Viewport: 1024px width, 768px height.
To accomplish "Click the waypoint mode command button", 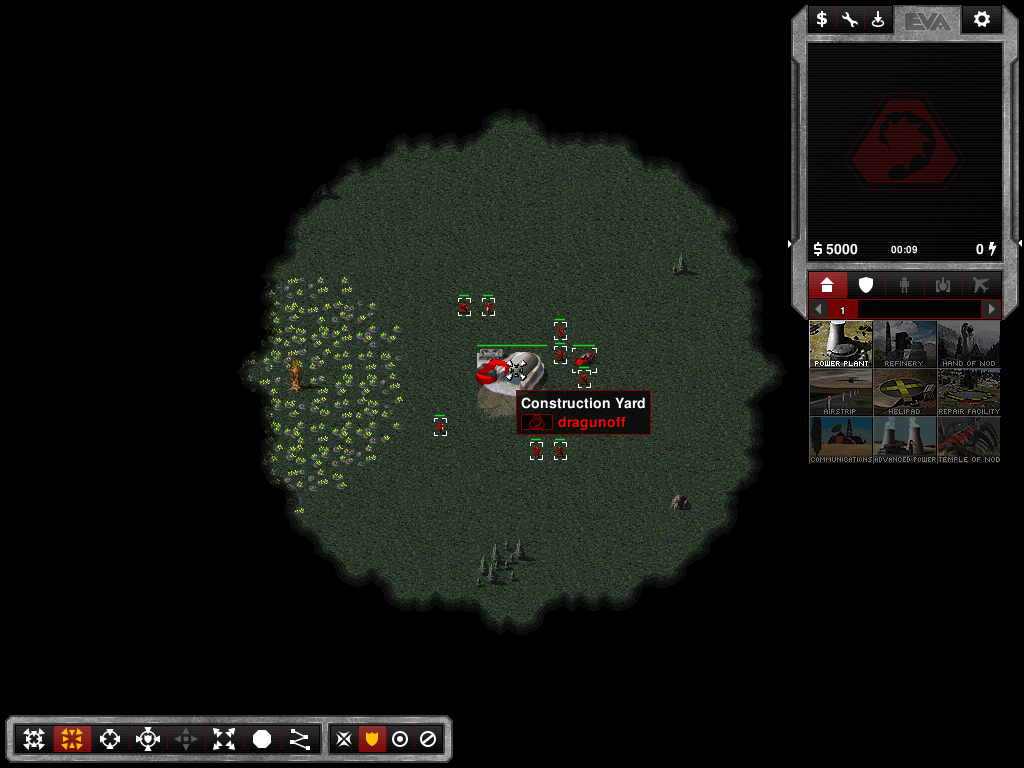I will [299, 739].
